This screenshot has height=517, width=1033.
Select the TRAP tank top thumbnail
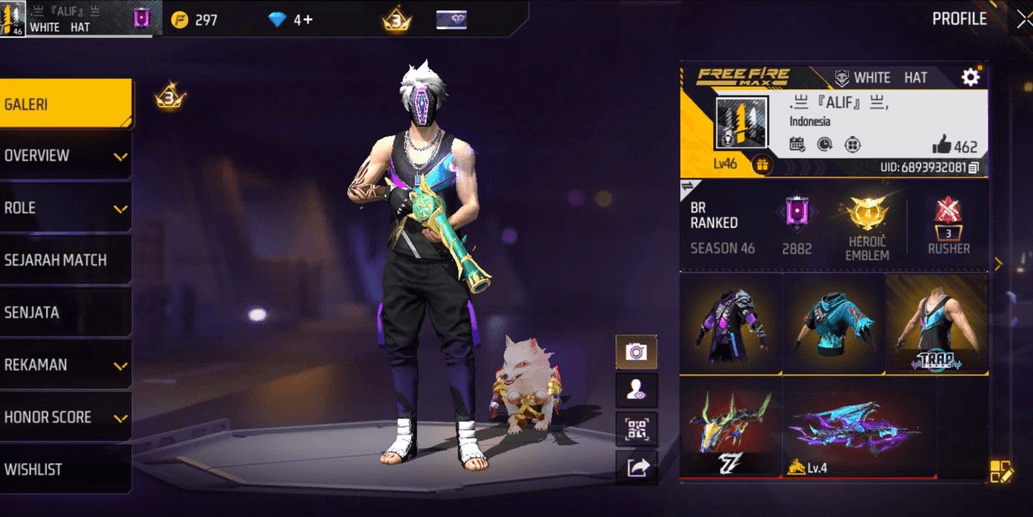coord(937,323)
